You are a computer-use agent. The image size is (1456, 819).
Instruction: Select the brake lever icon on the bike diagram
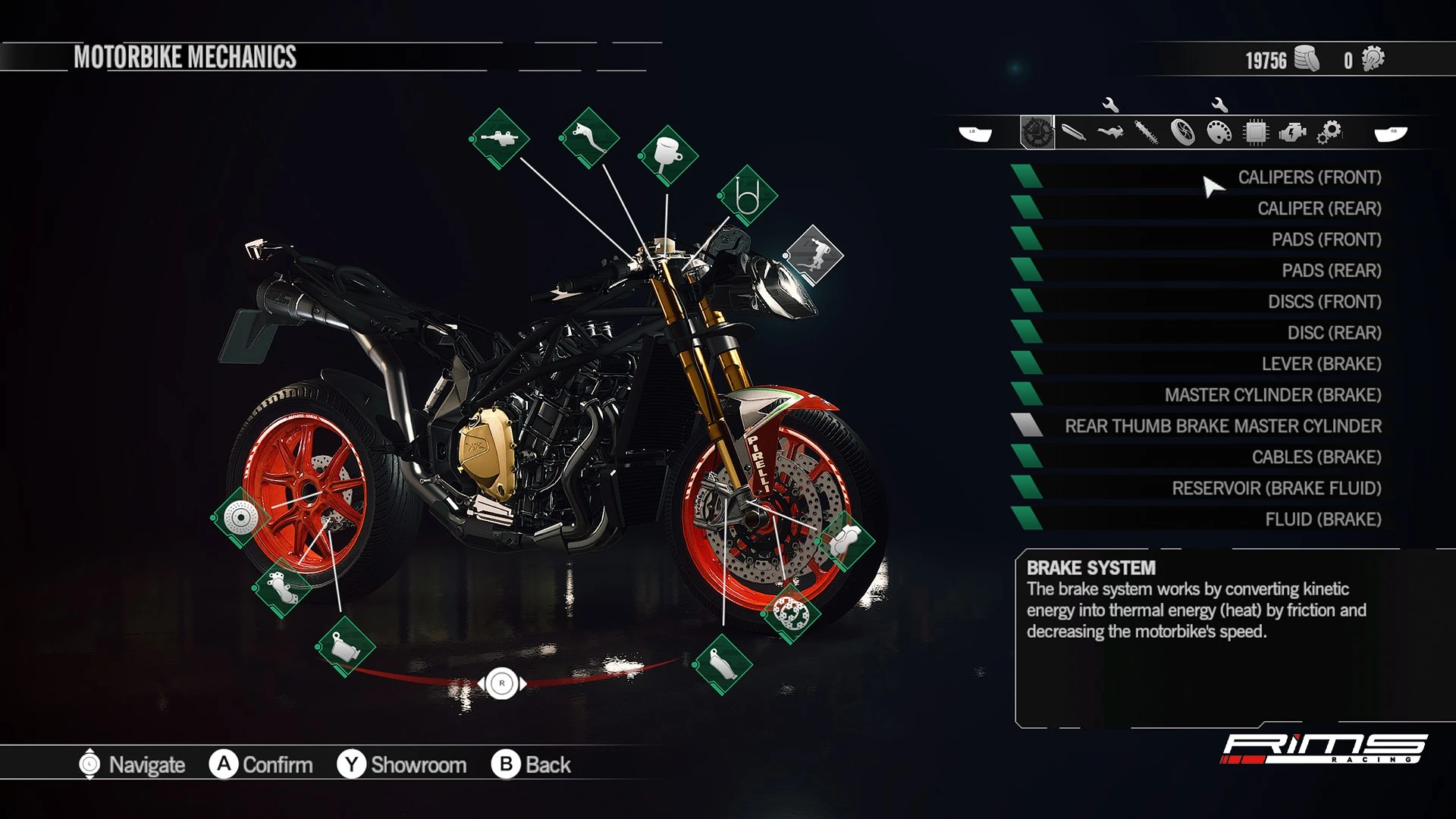click(589, 138)
